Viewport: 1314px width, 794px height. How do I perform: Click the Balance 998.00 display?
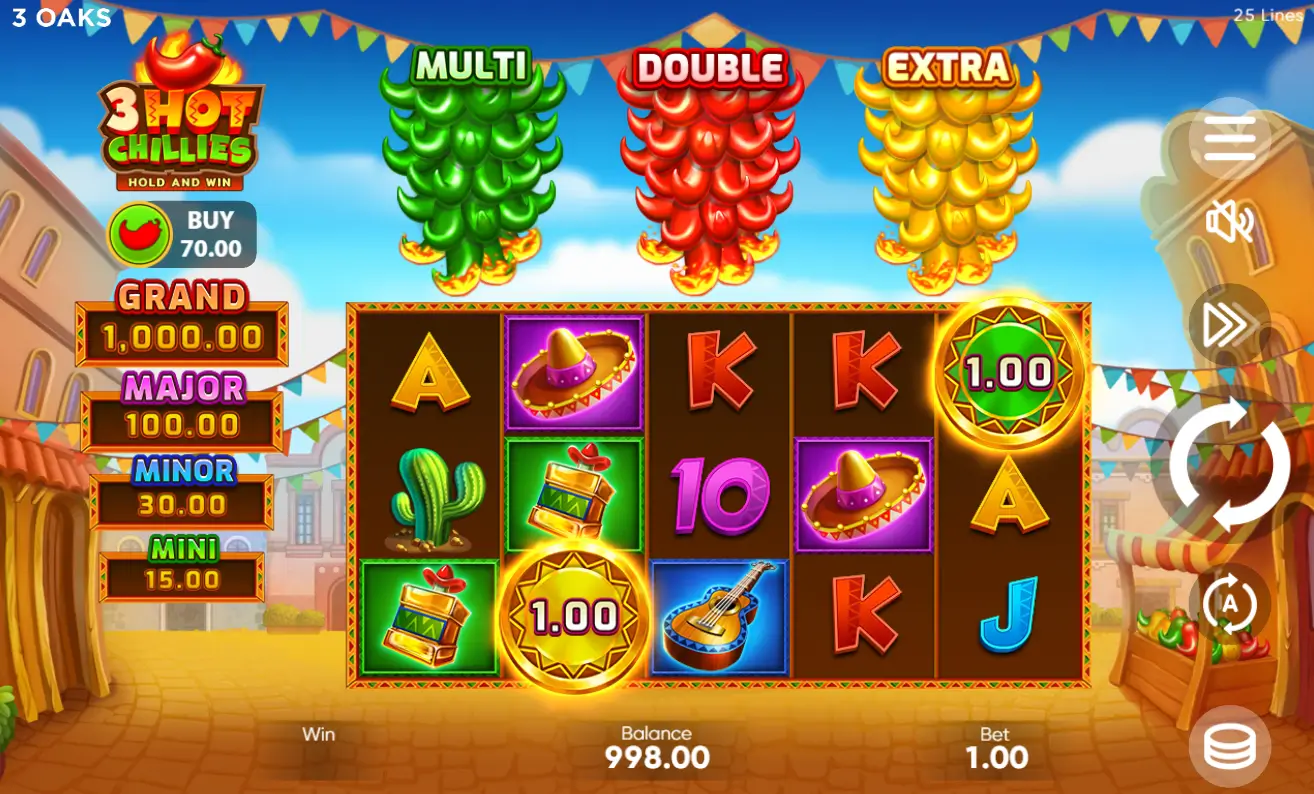[657, 745]
